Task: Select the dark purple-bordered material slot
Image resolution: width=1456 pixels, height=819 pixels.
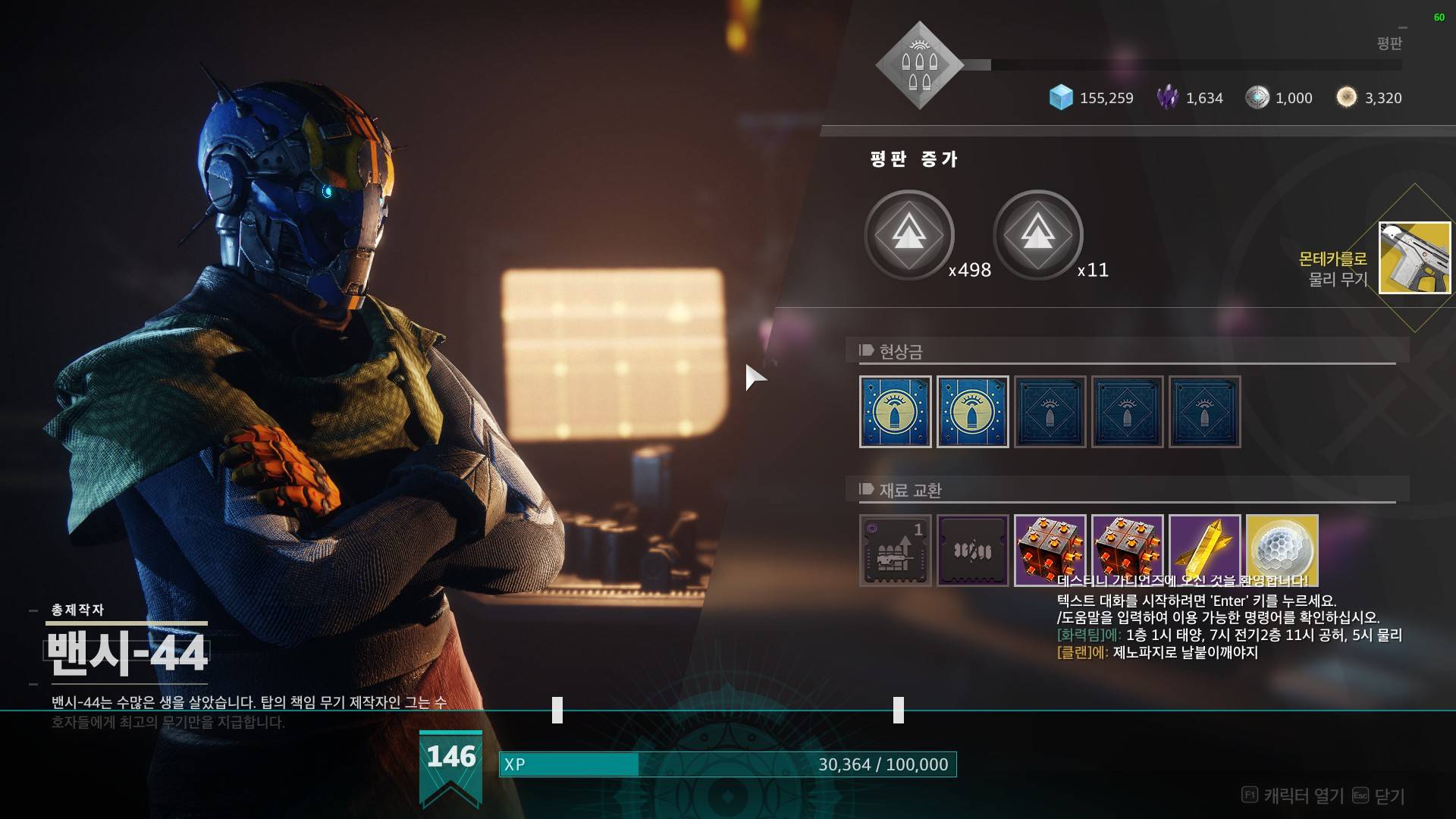Action: click(972, 551)
